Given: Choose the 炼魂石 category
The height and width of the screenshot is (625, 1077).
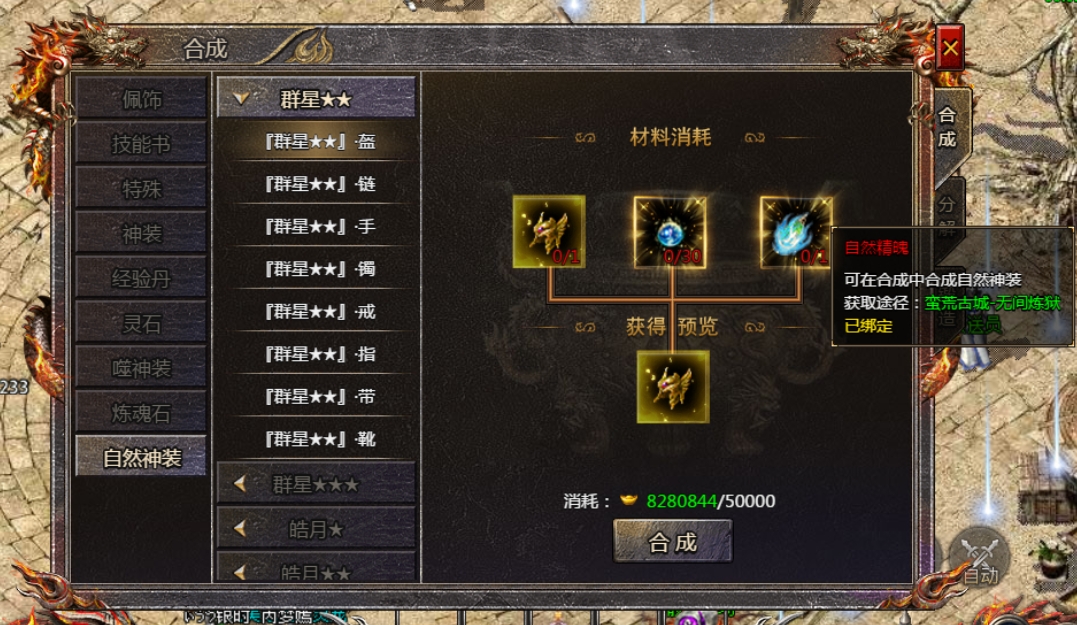Looking at the screenshot, I should [141, 411].
